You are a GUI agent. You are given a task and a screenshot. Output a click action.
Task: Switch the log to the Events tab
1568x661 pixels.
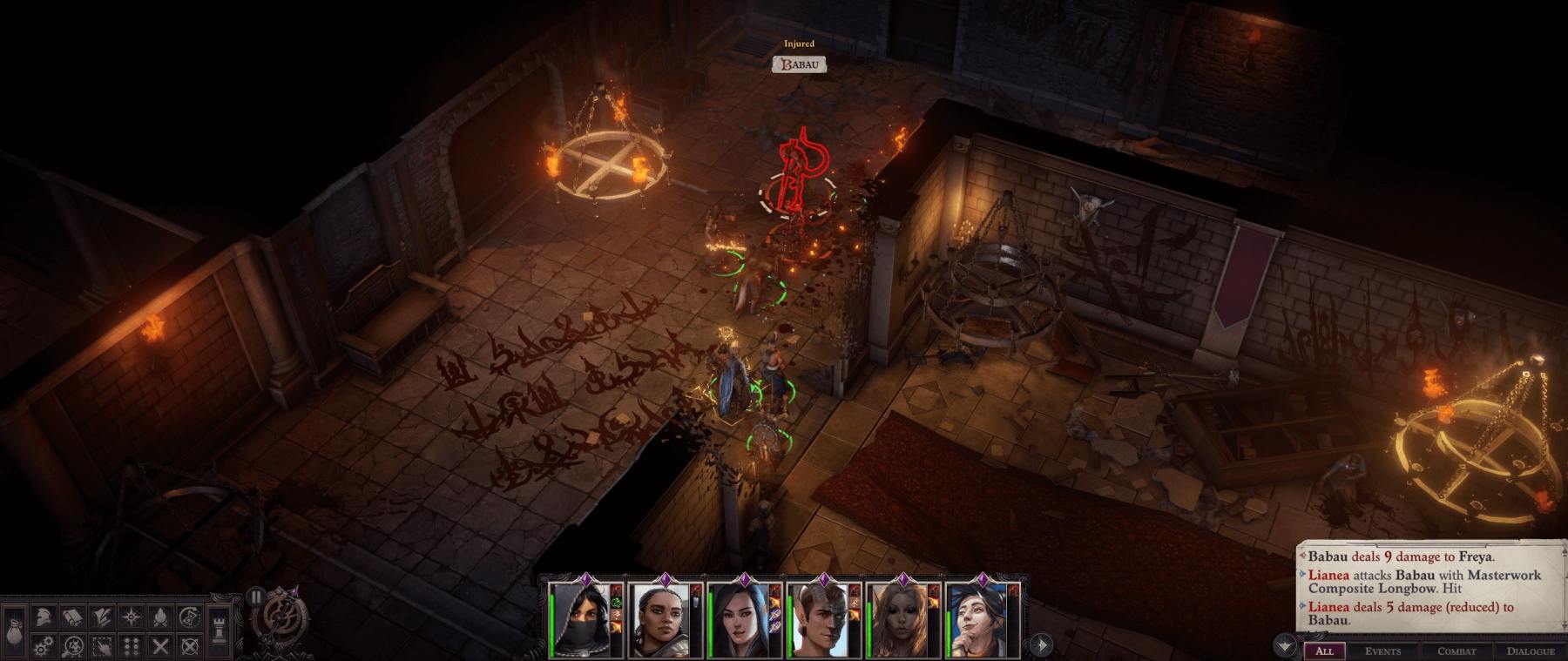click(x=1382, y=651)
